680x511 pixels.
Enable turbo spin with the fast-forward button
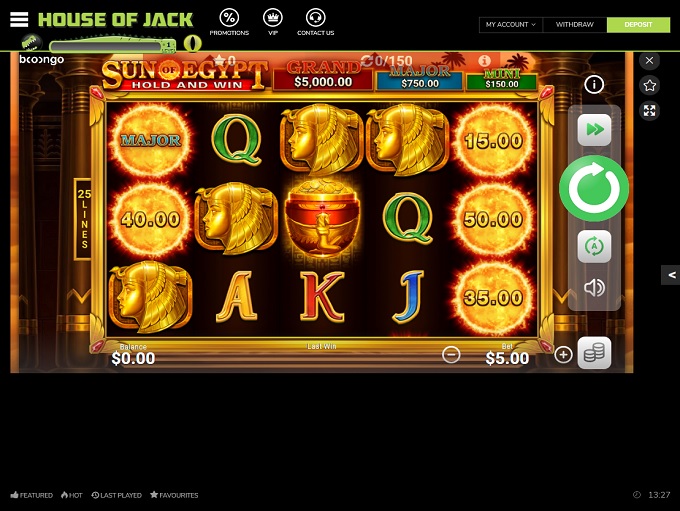coord(594,130)
